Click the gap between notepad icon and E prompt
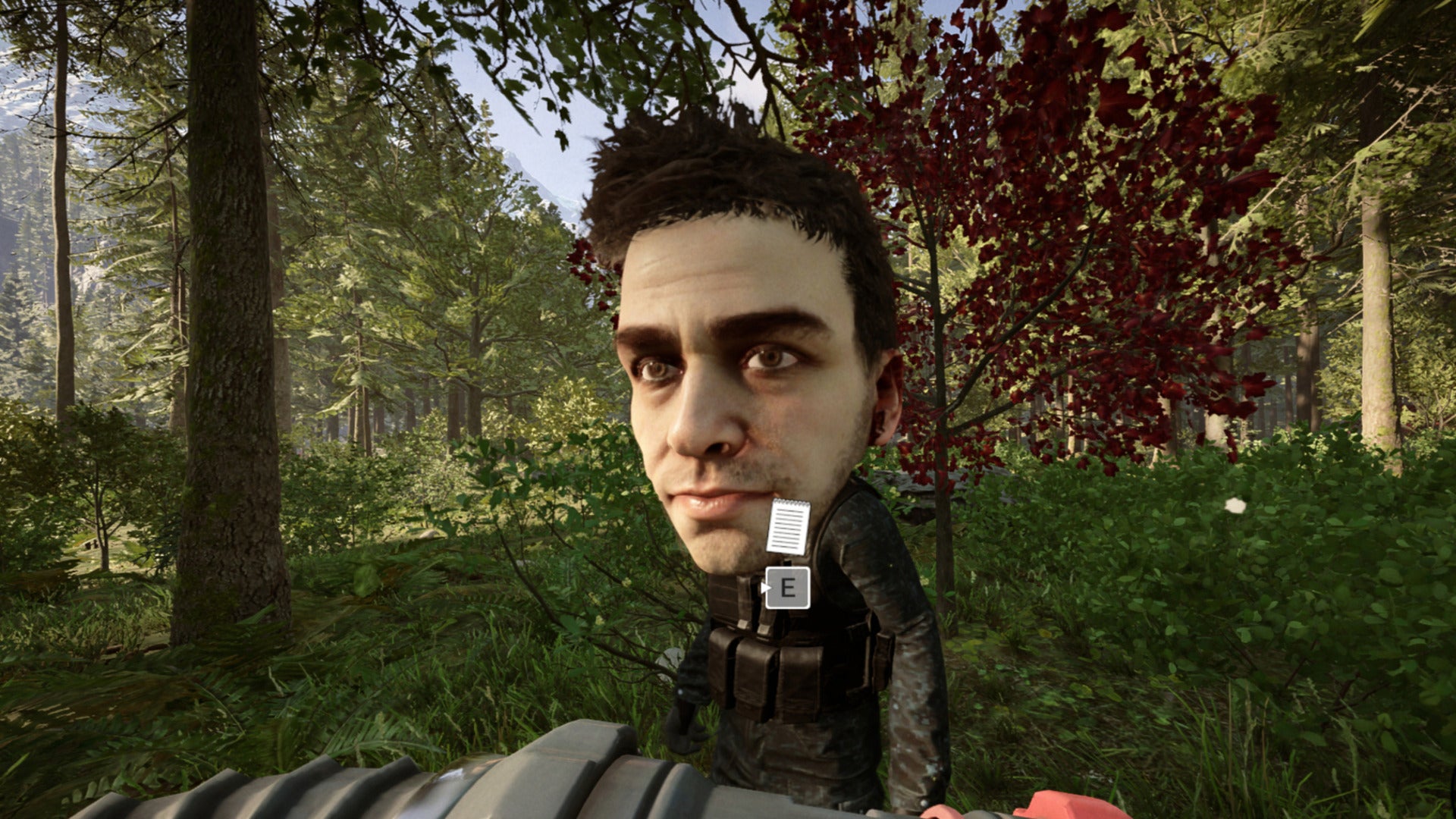 pos(787,561)
